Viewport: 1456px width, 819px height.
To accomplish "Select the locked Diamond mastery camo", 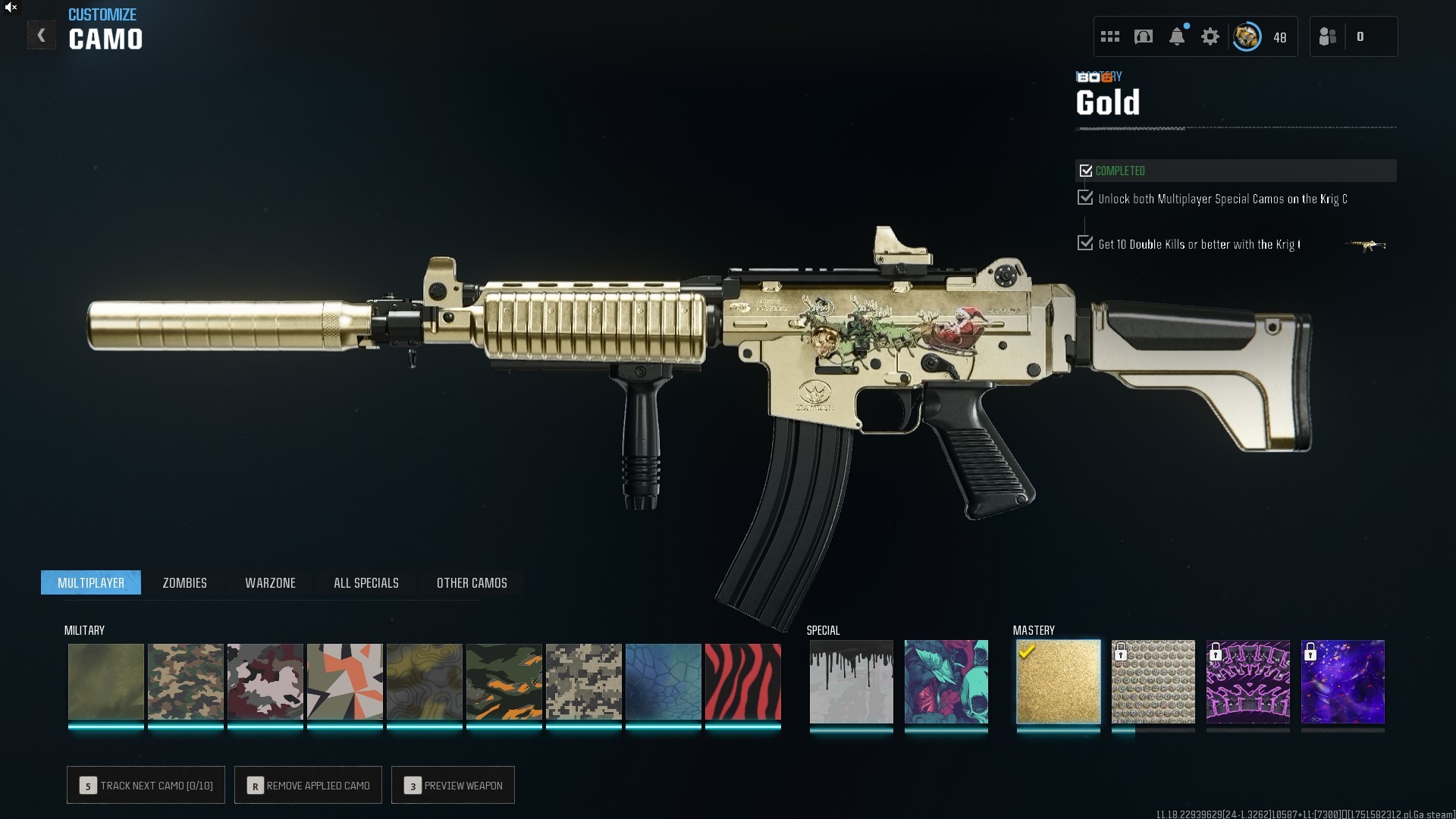I will click(x=1153, y=681).
